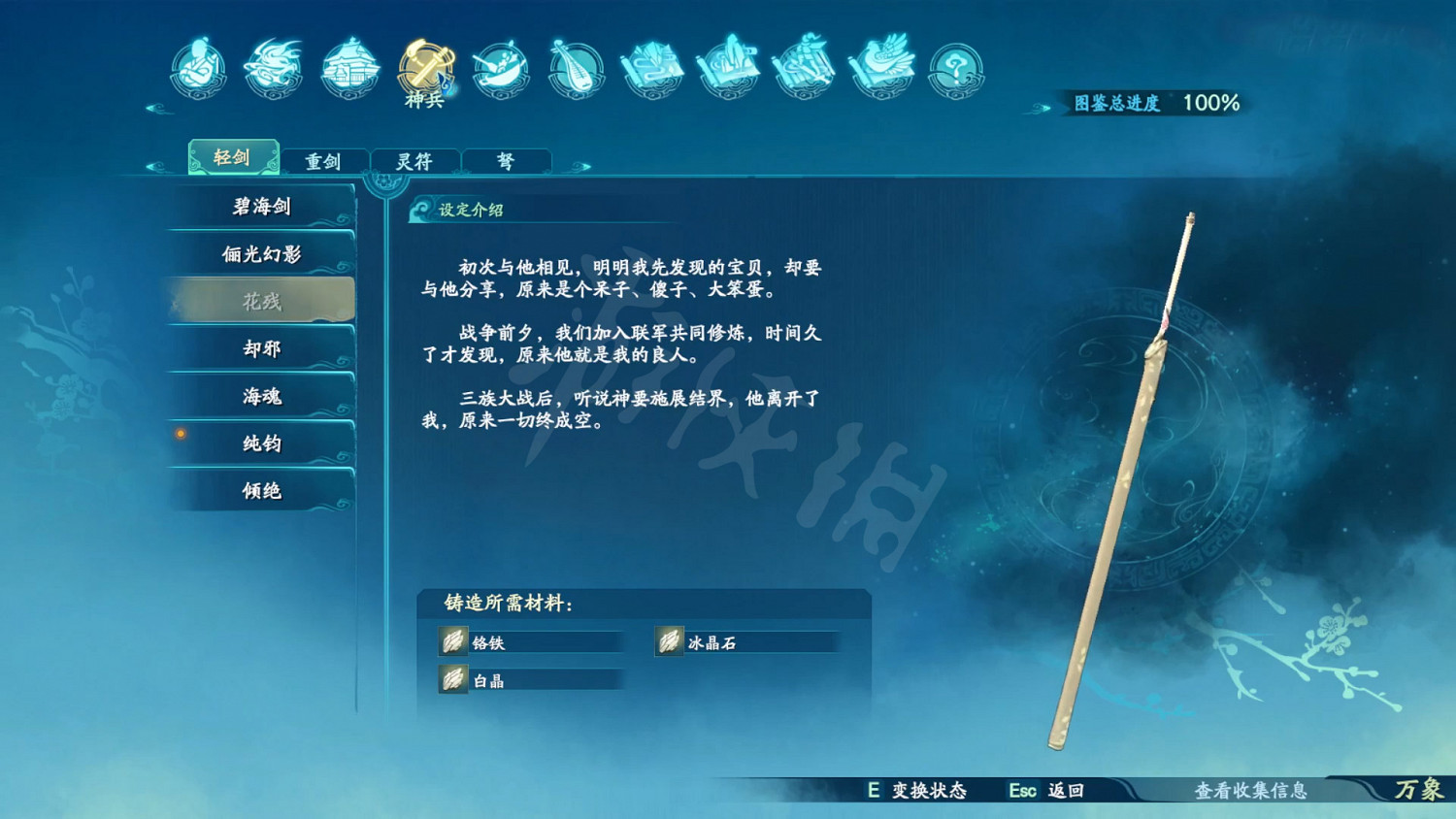1456x819 pixels.
Task: Click 查看收集信息 to view collection info
Action: click(1254, 791)
